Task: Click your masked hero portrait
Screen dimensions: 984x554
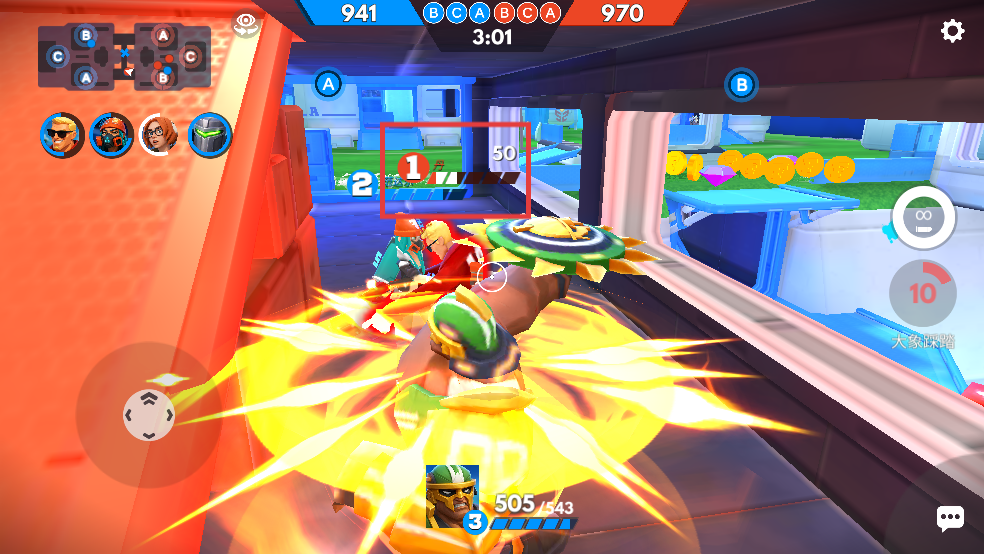Action: tap(452, 496)
